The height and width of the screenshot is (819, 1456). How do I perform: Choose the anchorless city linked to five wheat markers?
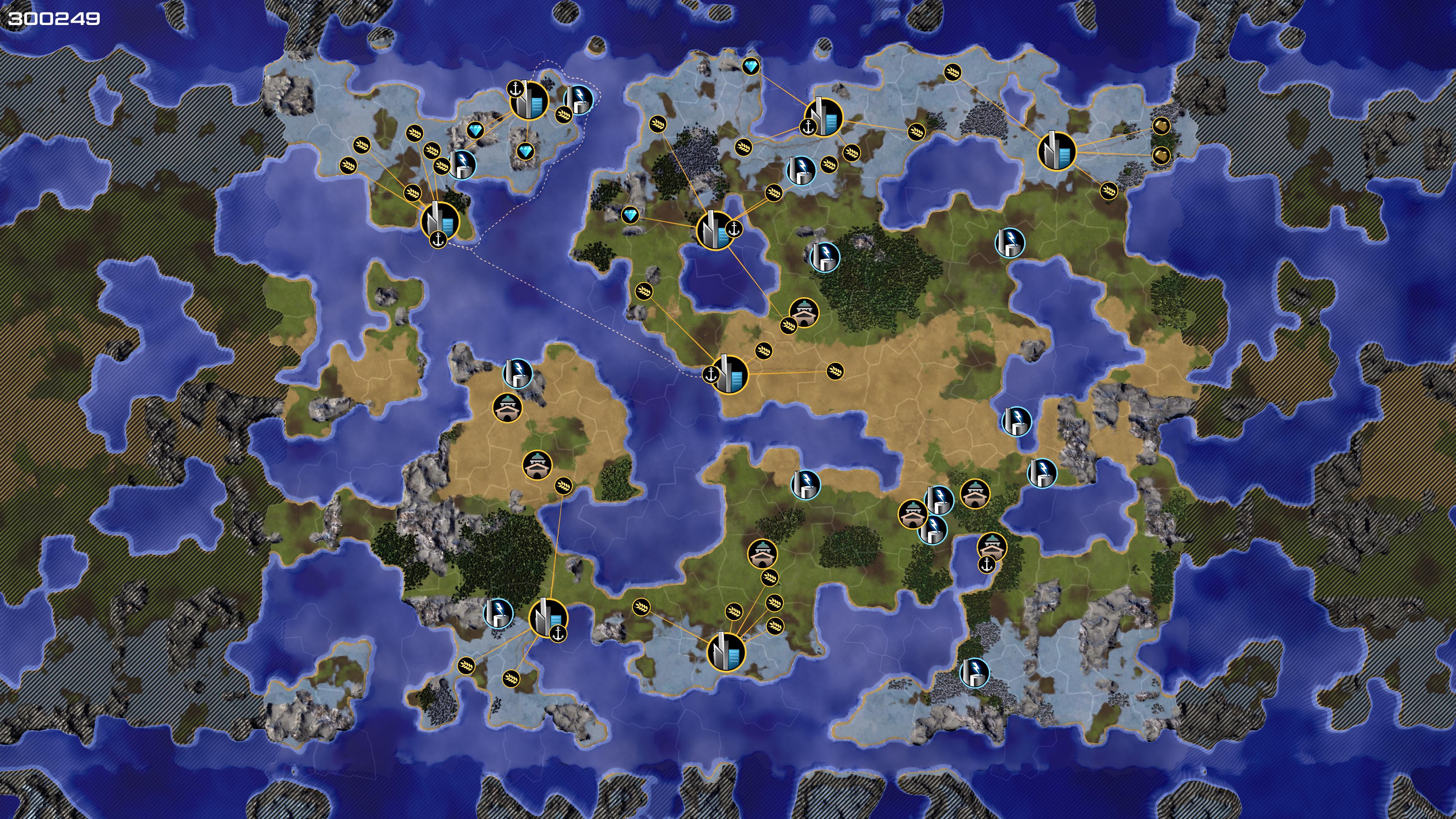pyautogui.click(x=726, y=651)
